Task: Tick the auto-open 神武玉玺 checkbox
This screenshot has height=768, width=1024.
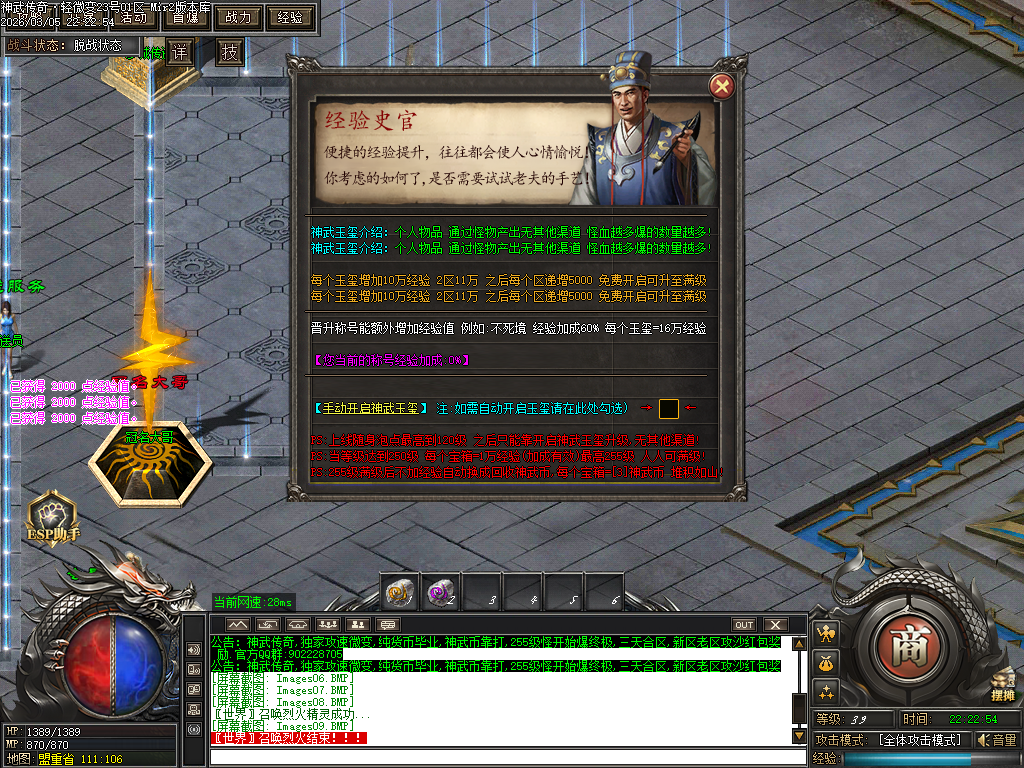Action: click(x=669, y=408)
